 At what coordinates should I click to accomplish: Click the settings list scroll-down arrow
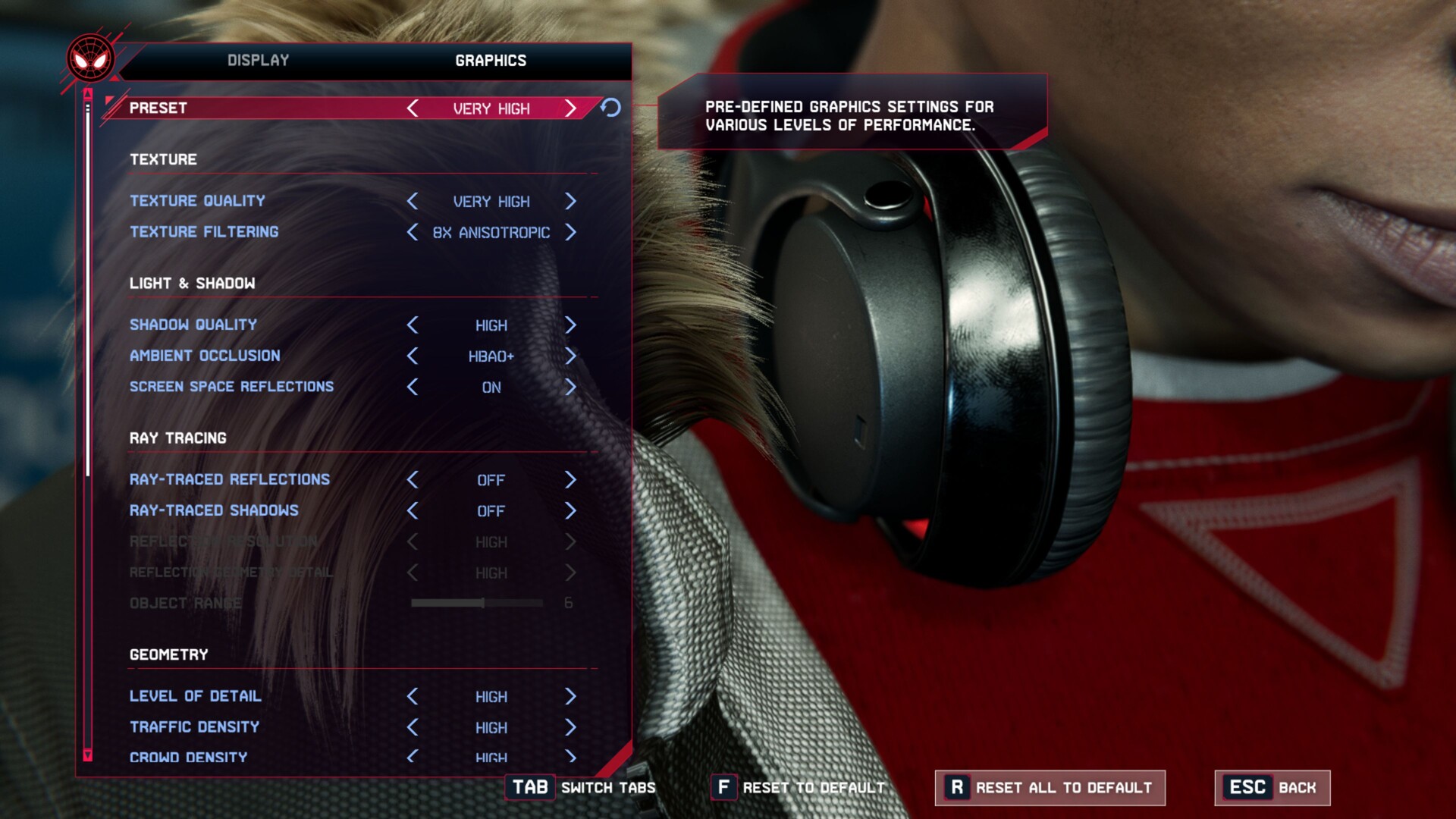pyautogui.click(x=88, y=755)
